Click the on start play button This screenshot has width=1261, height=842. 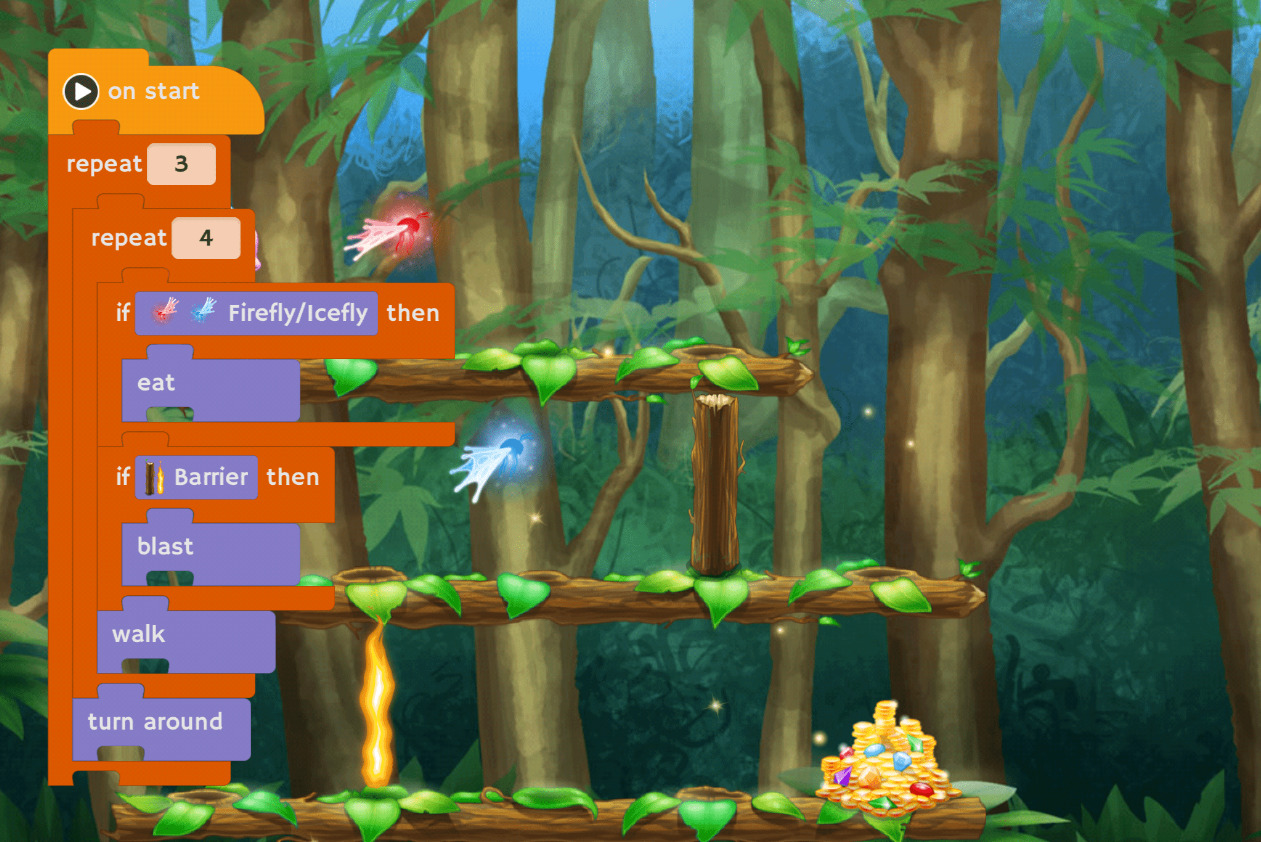coord(81,92)
